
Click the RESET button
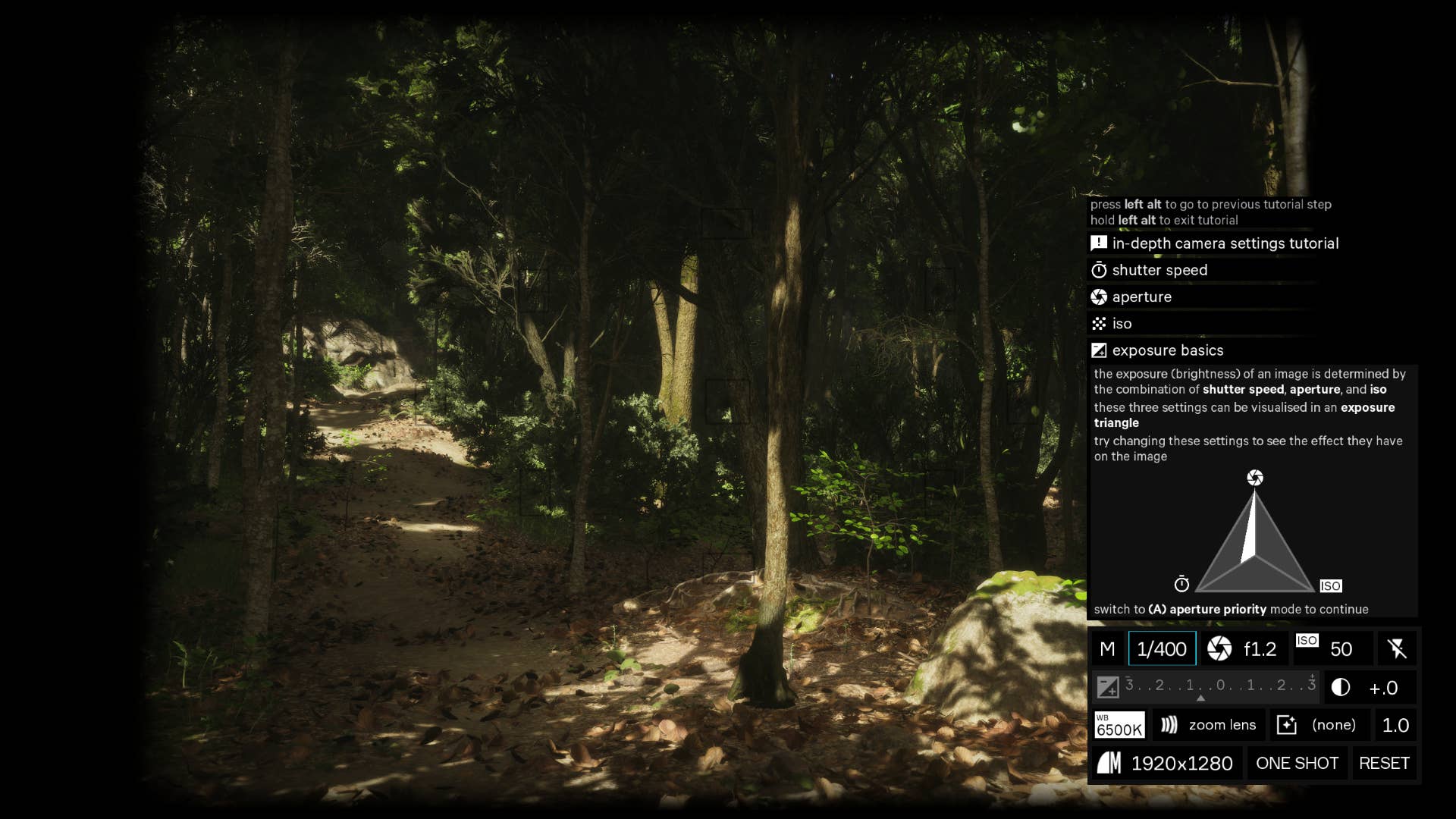pos(1384,764)
